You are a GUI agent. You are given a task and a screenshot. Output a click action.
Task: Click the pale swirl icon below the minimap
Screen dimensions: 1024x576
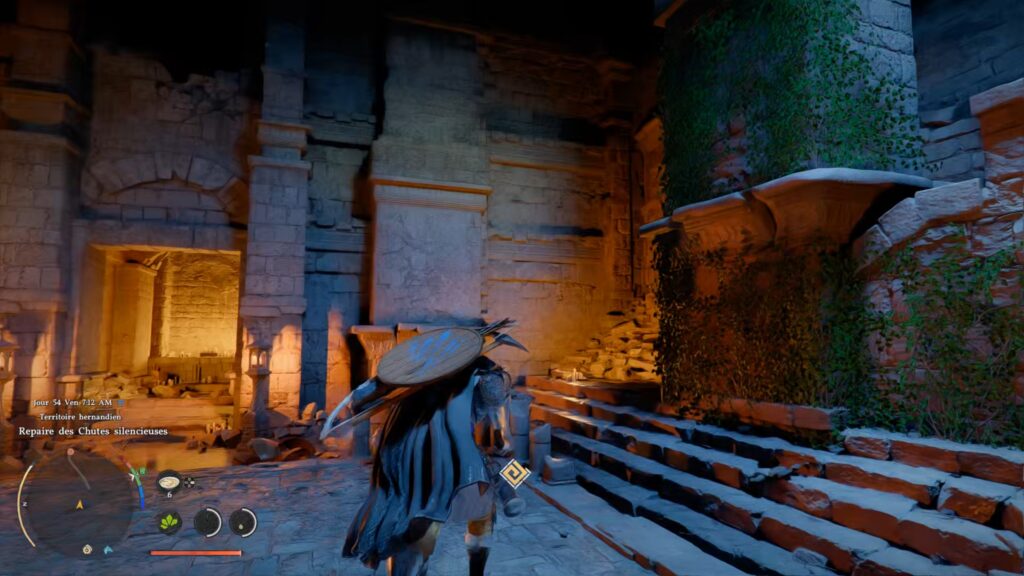[88, 549]
